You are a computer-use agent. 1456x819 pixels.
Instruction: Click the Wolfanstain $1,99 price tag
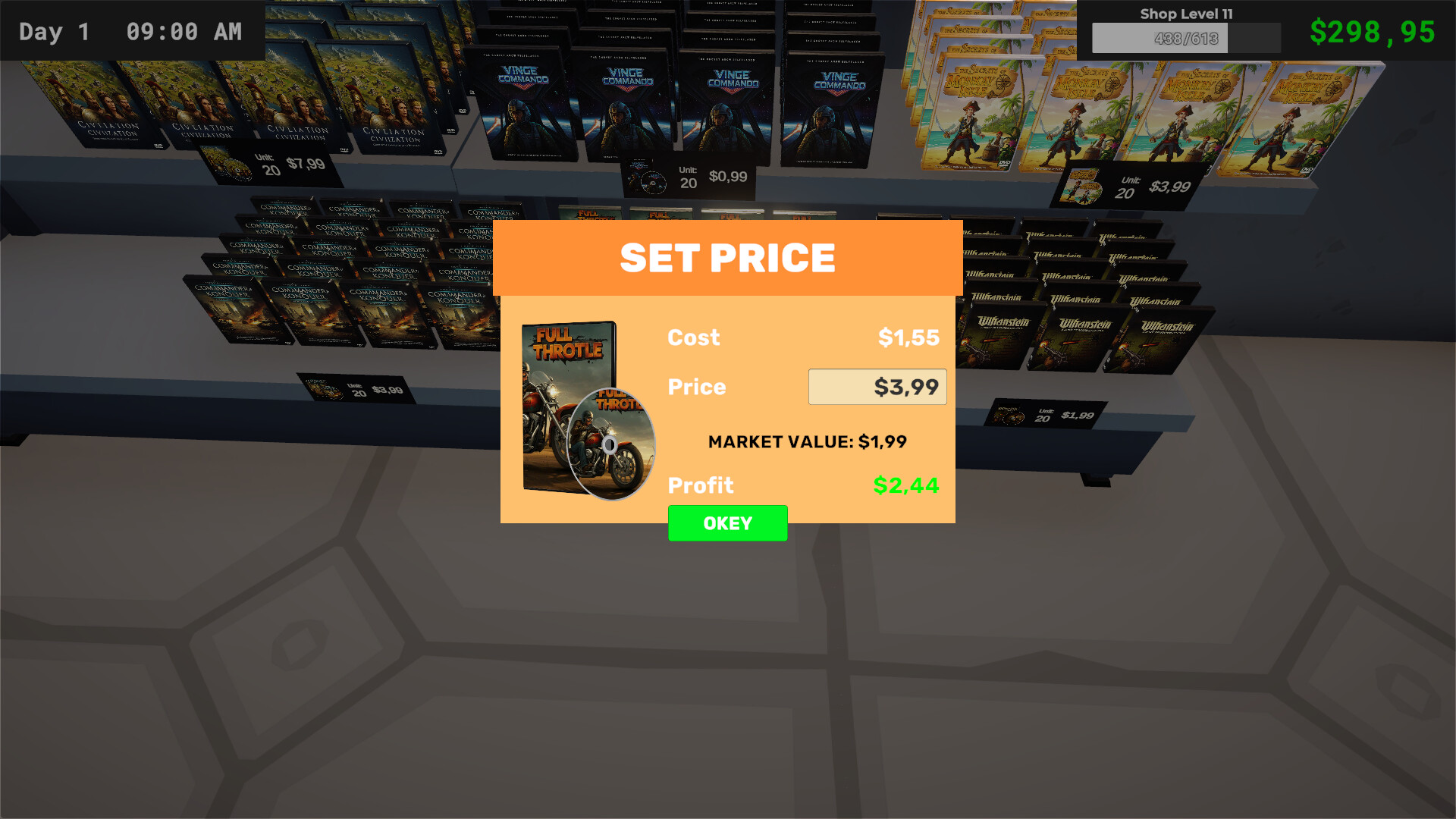[x=1047, y=413]
